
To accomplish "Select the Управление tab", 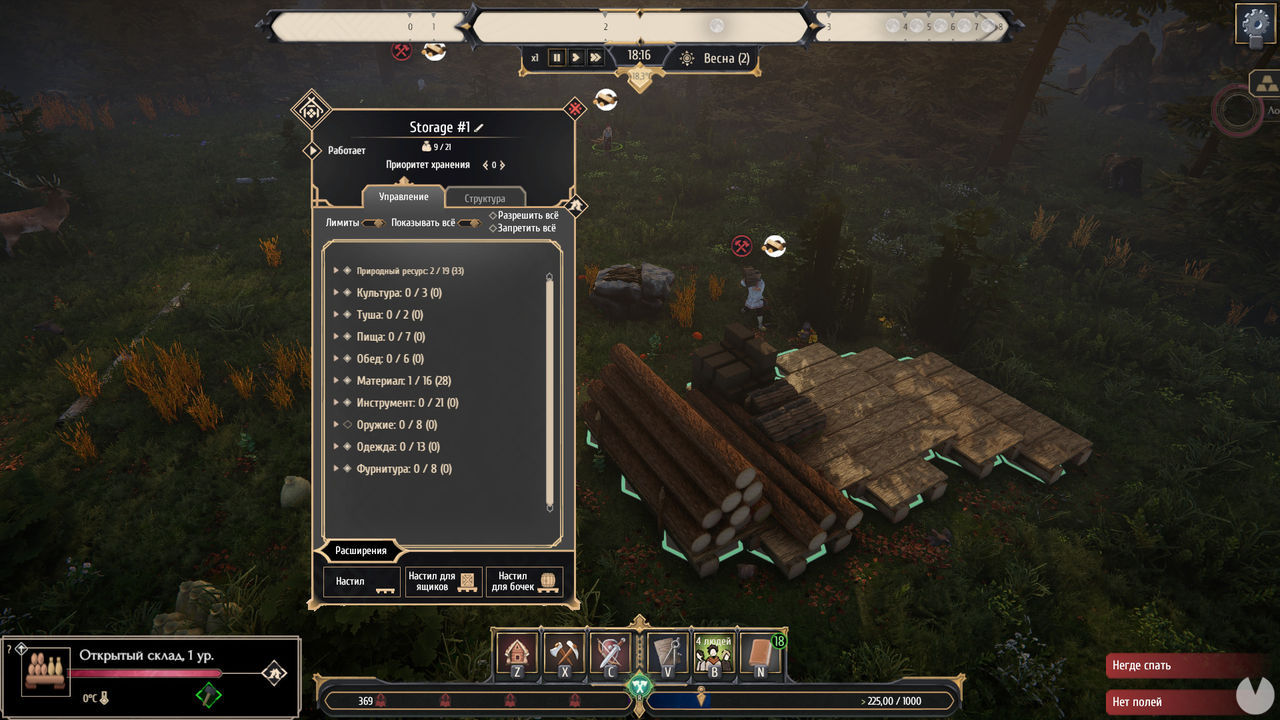I will [x=403, y=197].
